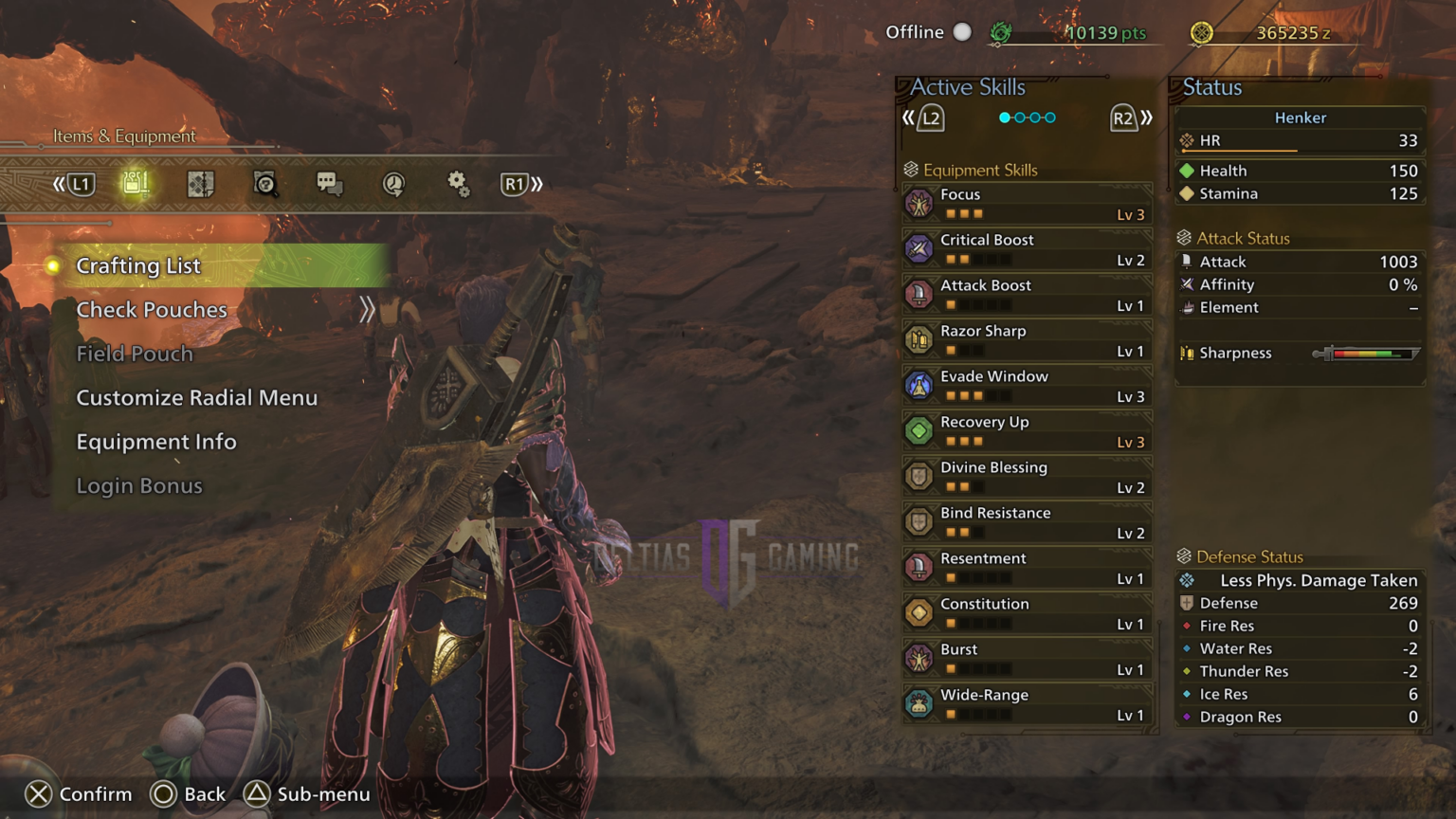This screenshot has width=1456, height=819.
Task: Open the system settings gears icon
Action: 457,184
